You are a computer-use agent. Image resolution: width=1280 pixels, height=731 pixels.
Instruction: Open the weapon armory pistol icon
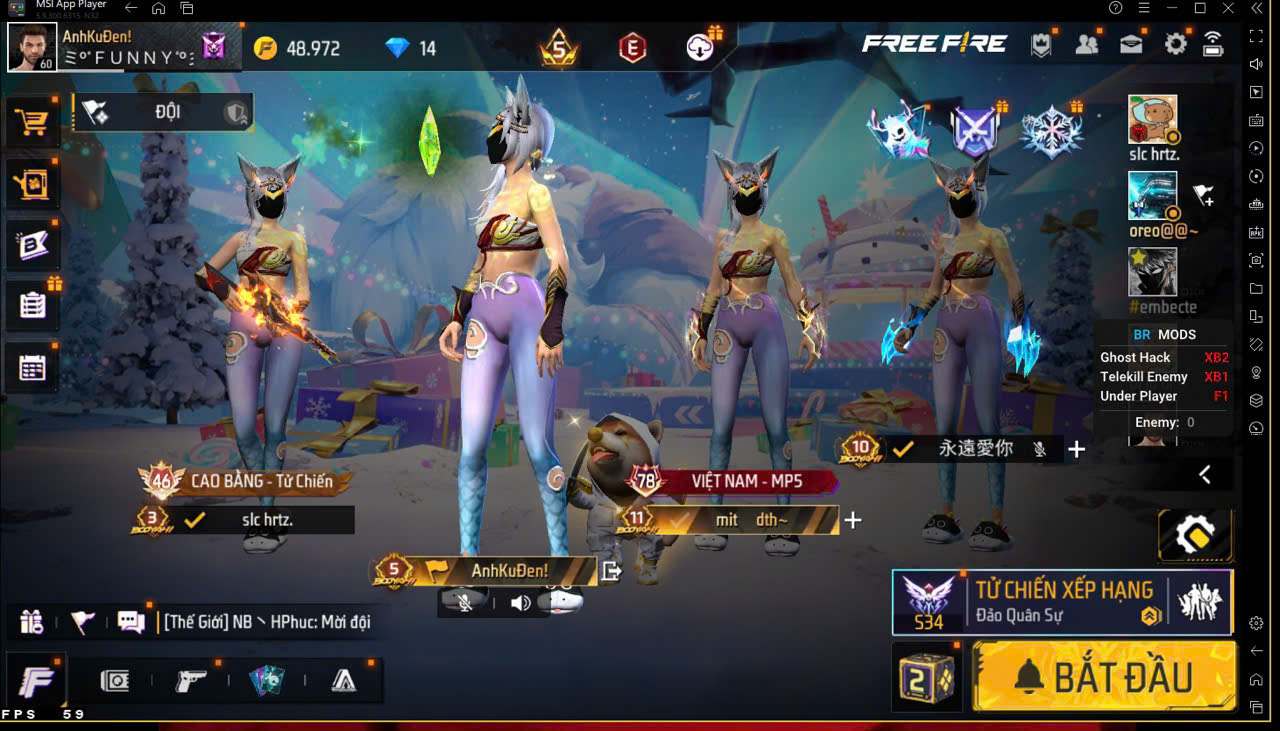[190, 681]
